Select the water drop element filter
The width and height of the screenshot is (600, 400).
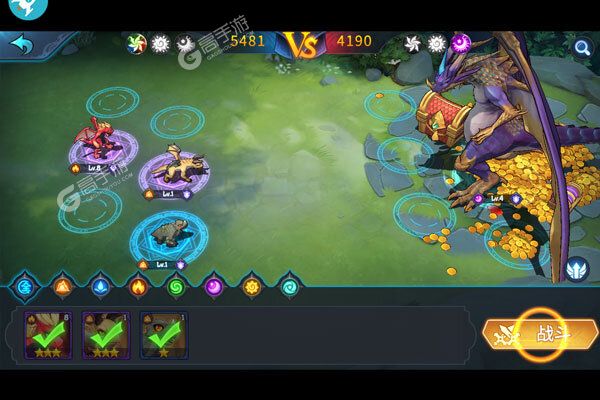100,286
